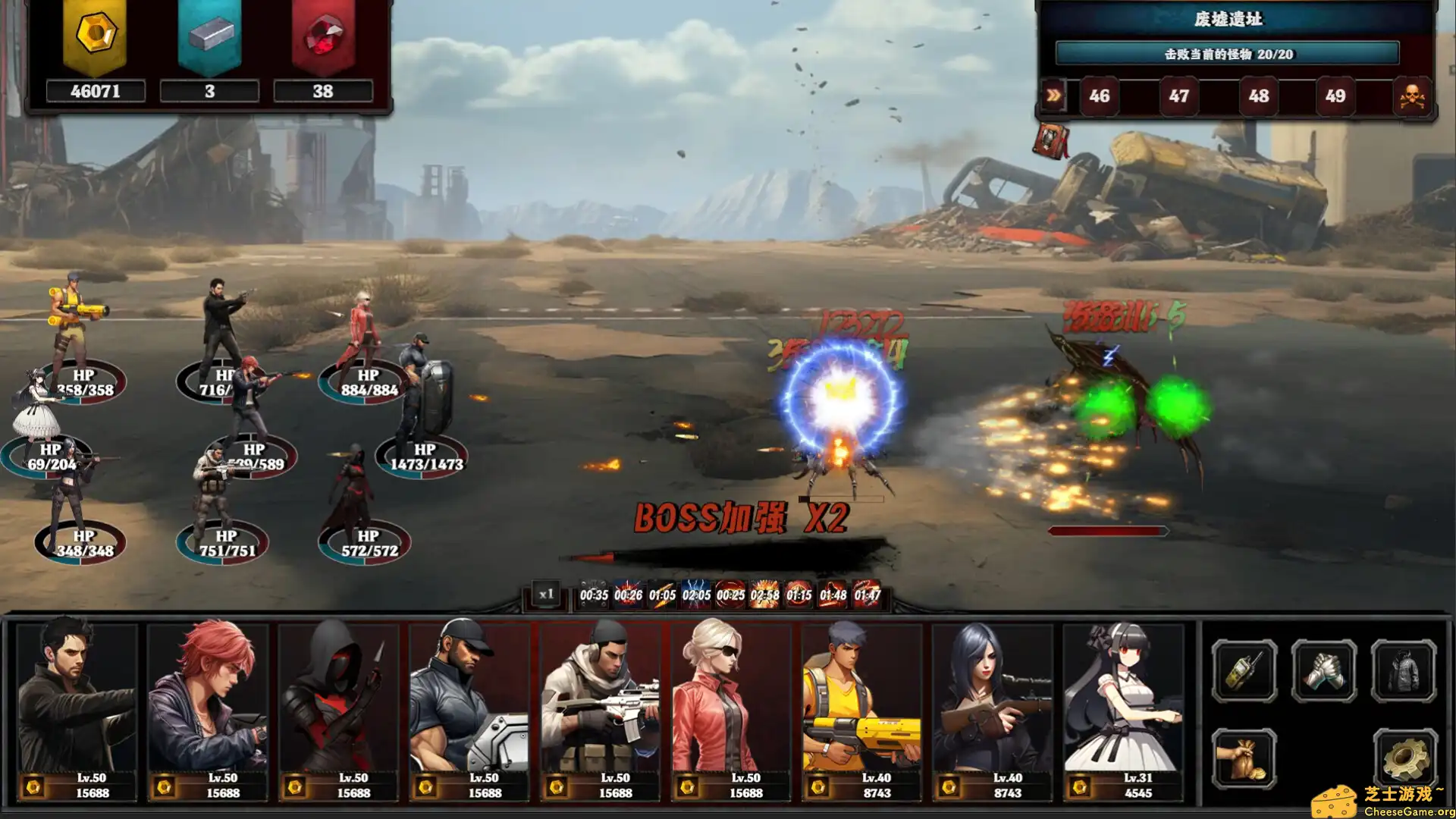Click the double-arrow stage advance button
1456x819 pixels.
coord(1053,96)
